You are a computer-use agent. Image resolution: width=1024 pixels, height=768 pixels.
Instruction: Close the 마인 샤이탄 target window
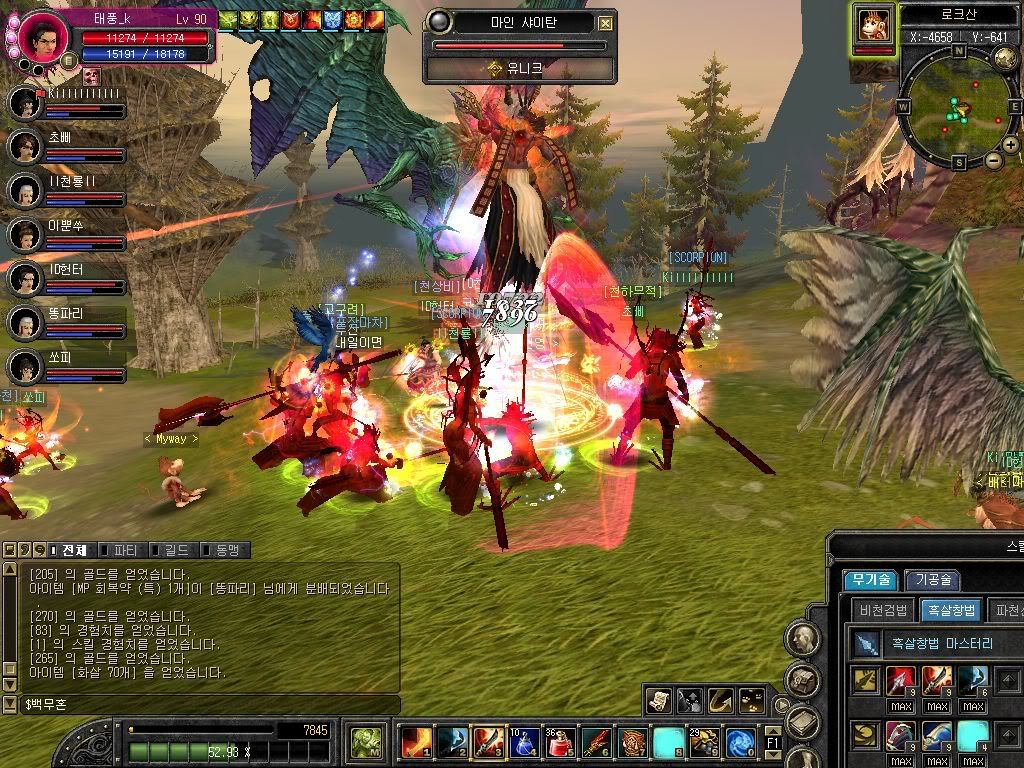(606, 23)
